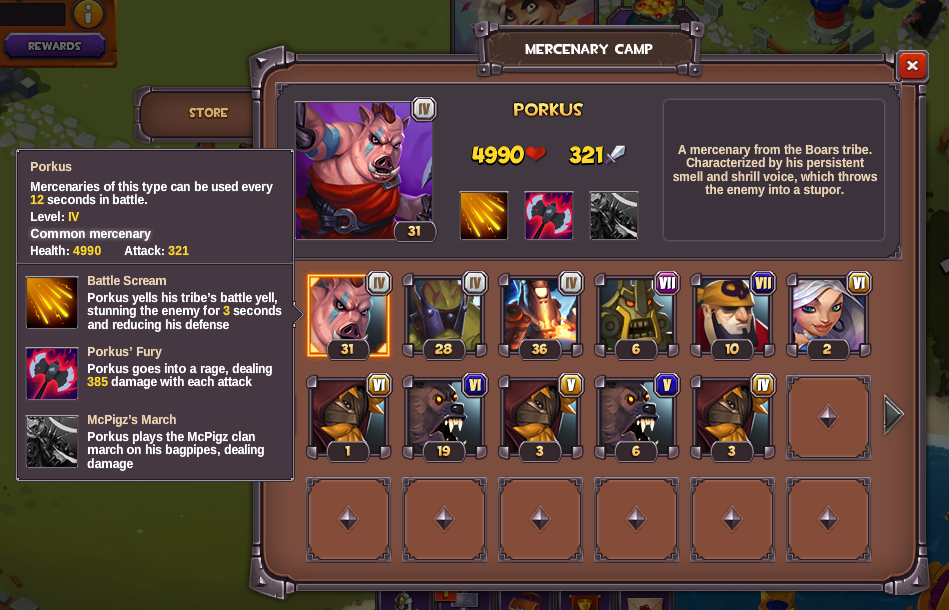Show the next page of mercenaries

click(x=893, y=414)
